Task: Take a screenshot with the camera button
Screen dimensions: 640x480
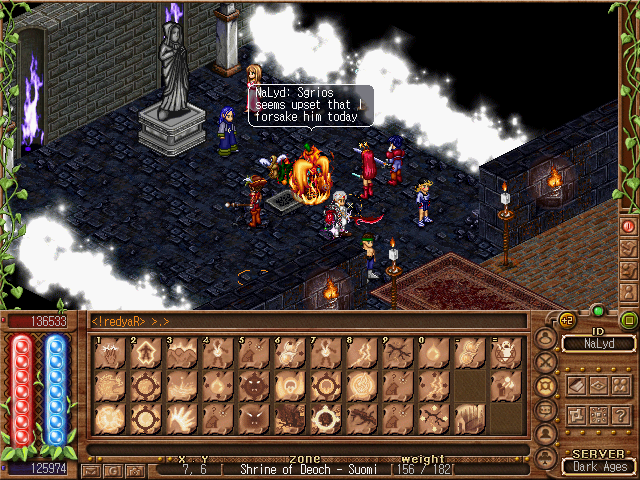Action: [x=136, y=469]
